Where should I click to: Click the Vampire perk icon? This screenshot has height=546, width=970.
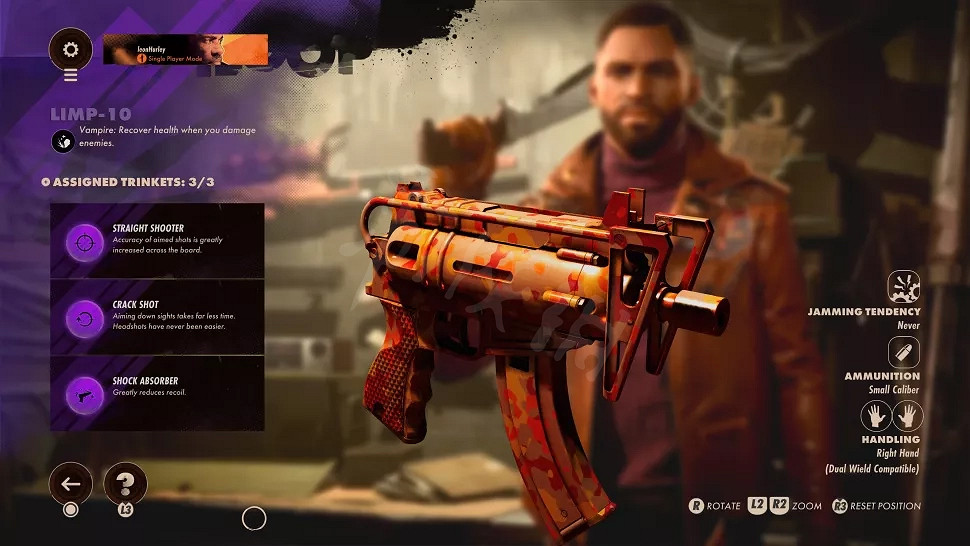click(x=64, y=141)
